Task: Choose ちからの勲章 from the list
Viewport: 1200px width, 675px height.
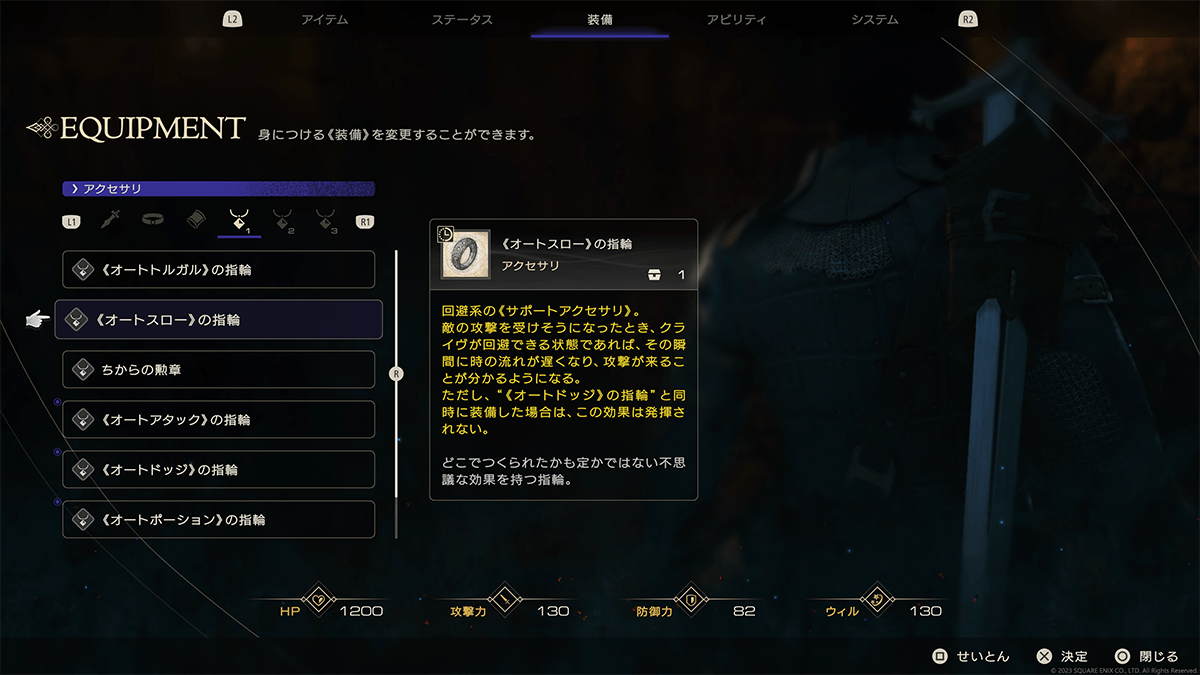Action: pyautogui.click(x=218, y=370)
